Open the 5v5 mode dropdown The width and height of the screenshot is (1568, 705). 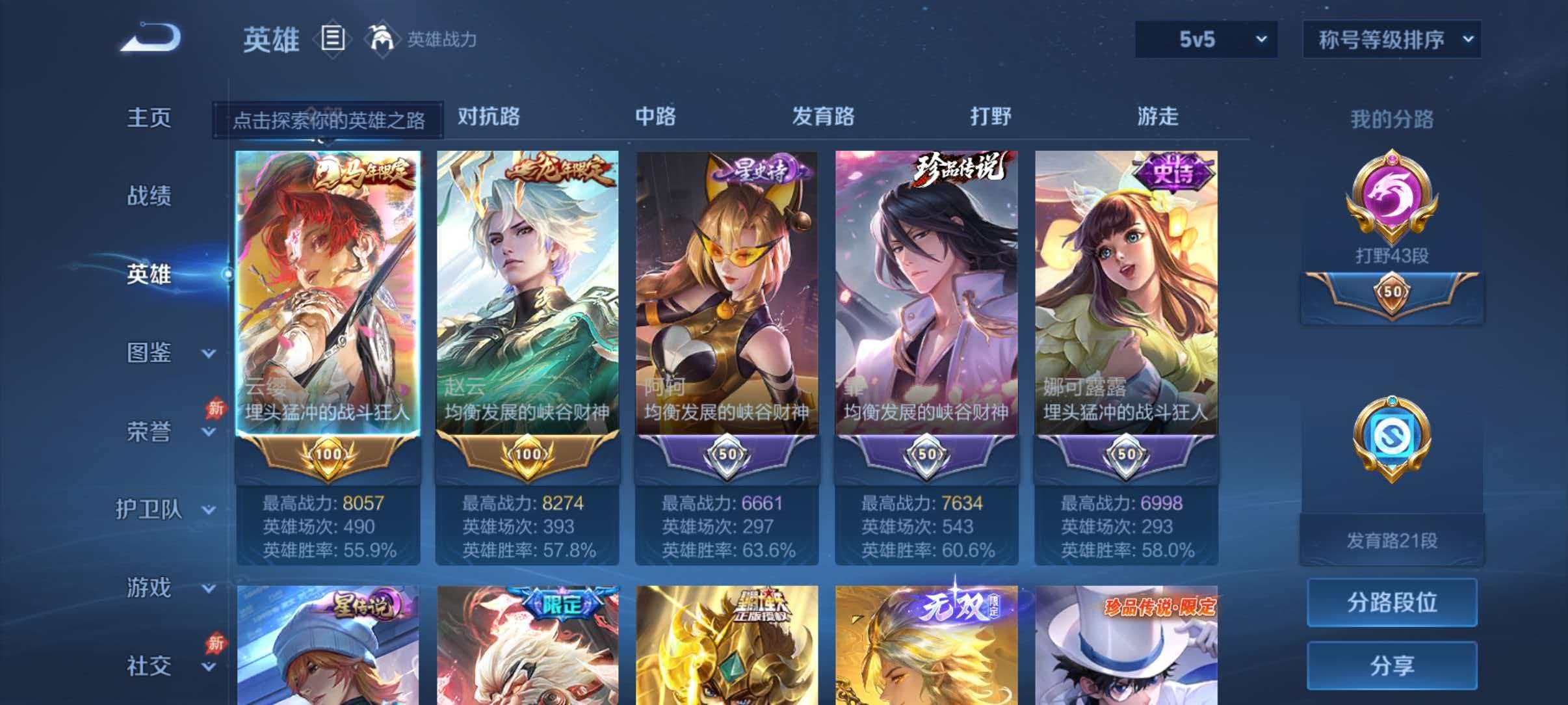[x=1206, y=40]
